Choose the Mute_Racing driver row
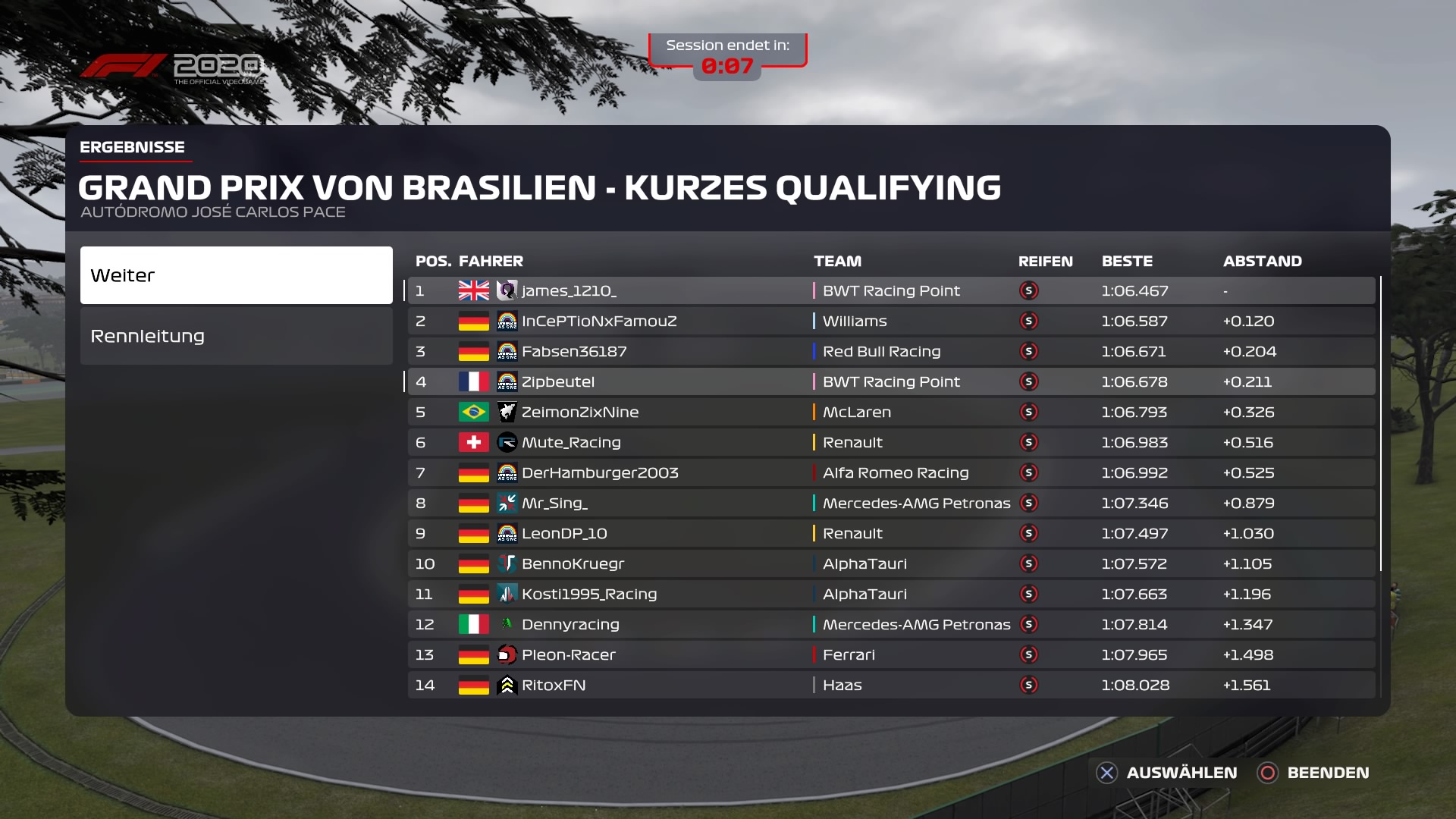Screen dimensions: 1456x819 tap(891, 442)
